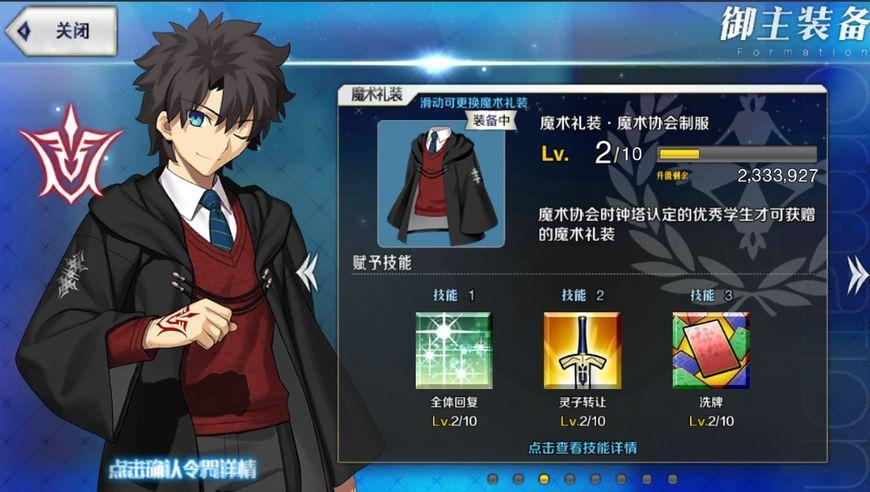This screenshot has height=492, width=870.
Task: Tap the Mystic Code uniform thumbnail
Action: [427, 183]
